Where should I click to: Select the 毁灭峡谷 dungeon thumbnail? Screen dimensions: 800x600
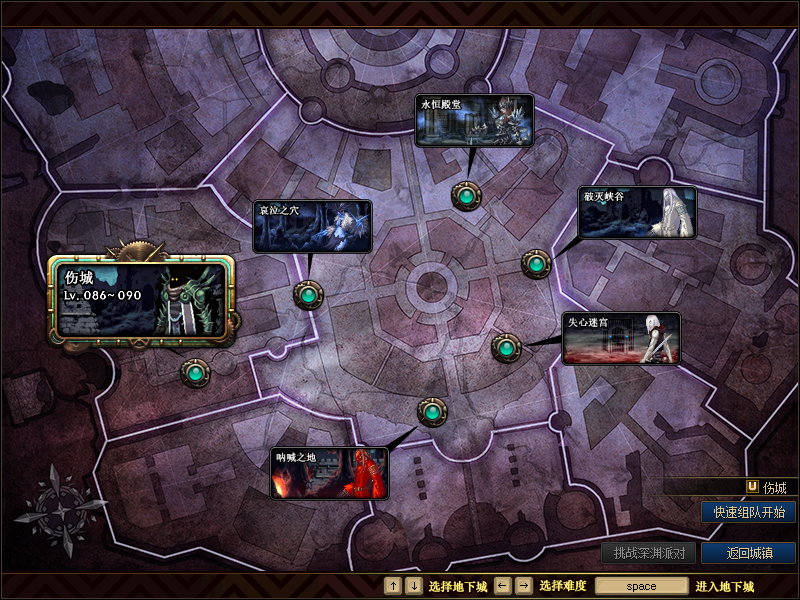pyautogui.click(x=638, y=213)
